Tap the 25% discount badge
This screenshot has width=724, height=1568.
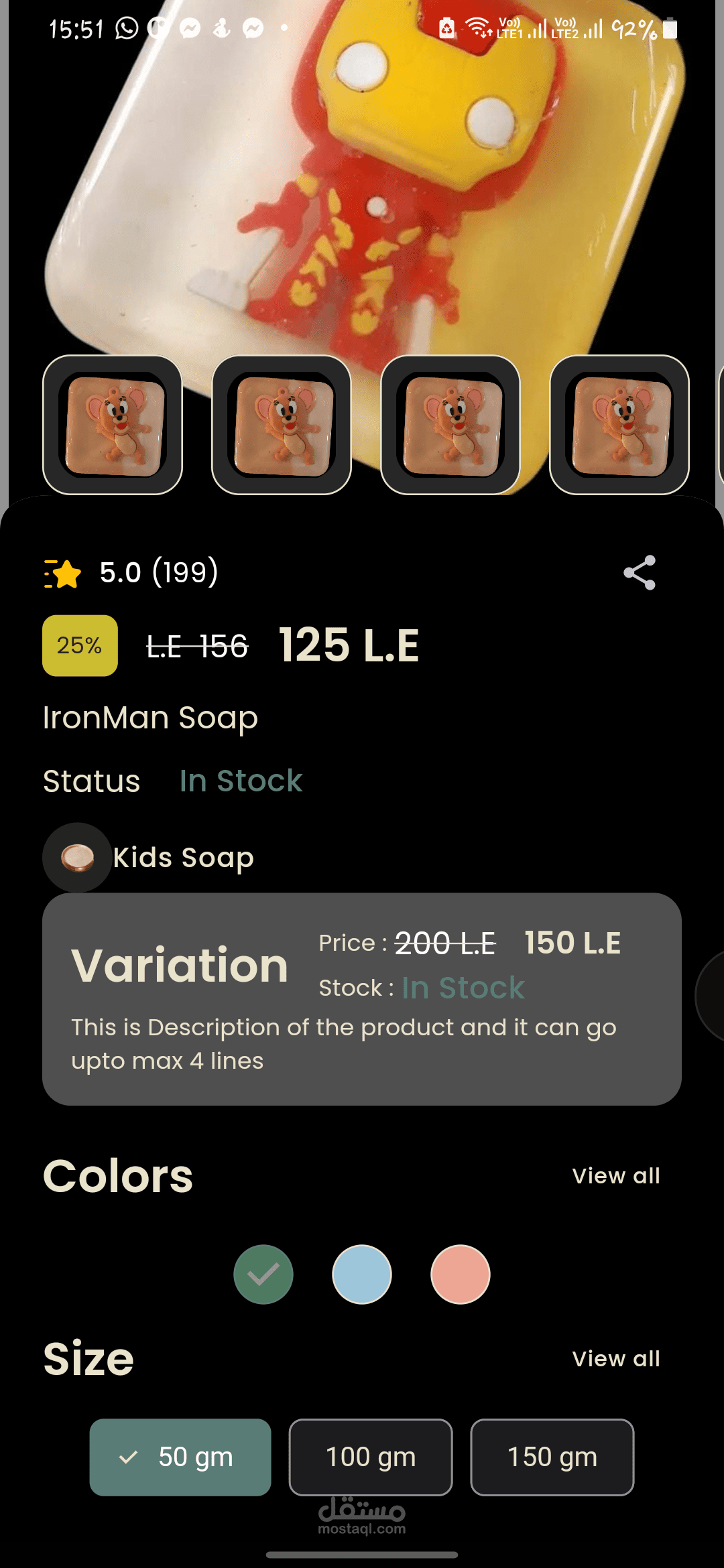tap(80, 645)
